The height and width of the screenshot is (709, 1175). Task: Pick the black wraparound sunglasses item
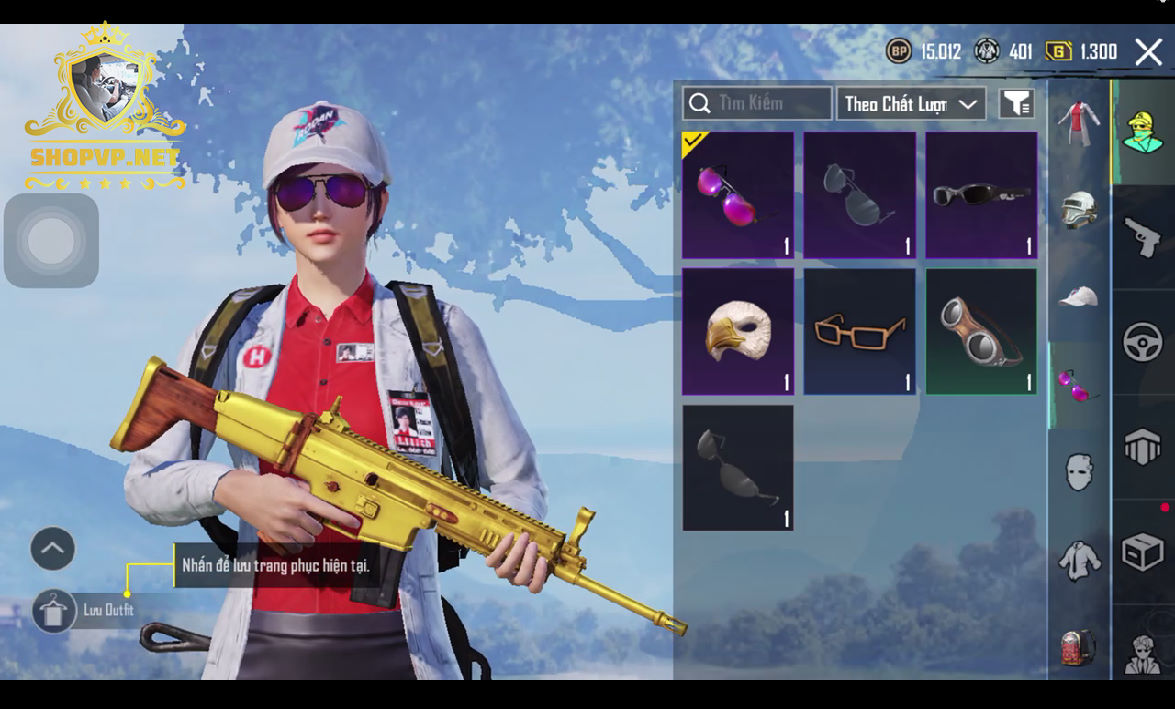coord(981,196)
